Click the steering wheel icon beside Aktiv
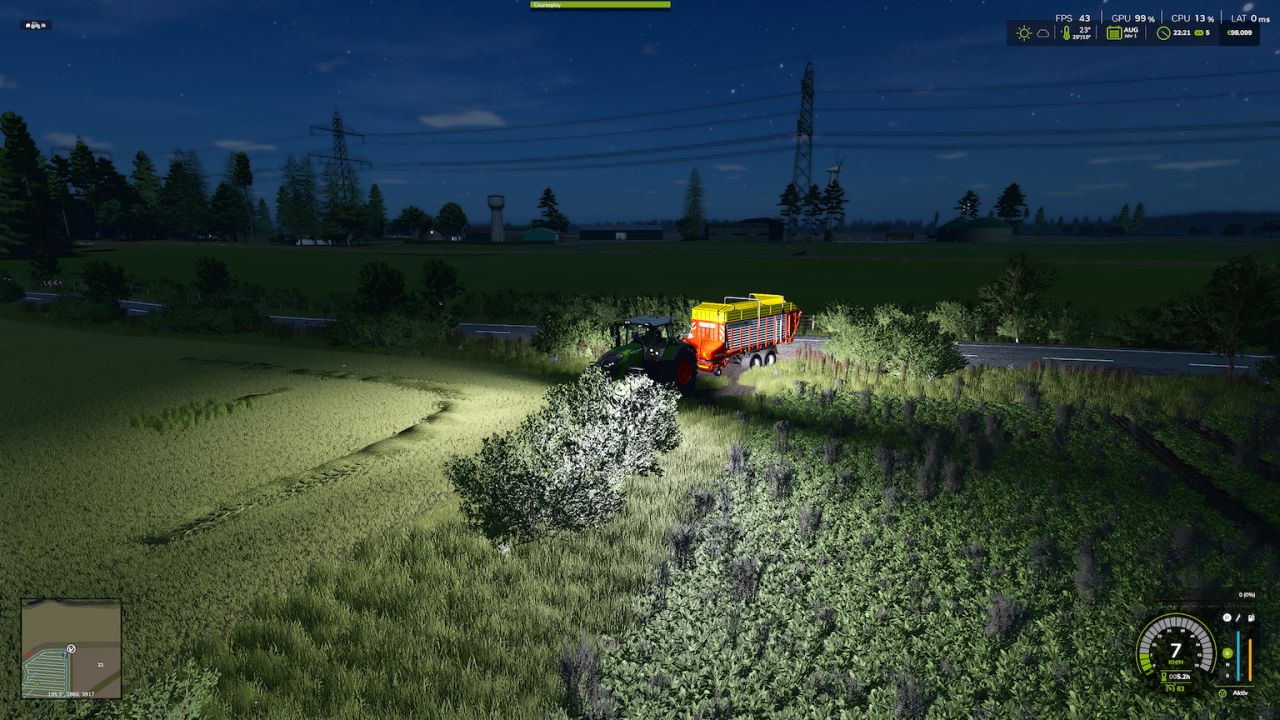The image size is (1280, 720). [1223, 694]
